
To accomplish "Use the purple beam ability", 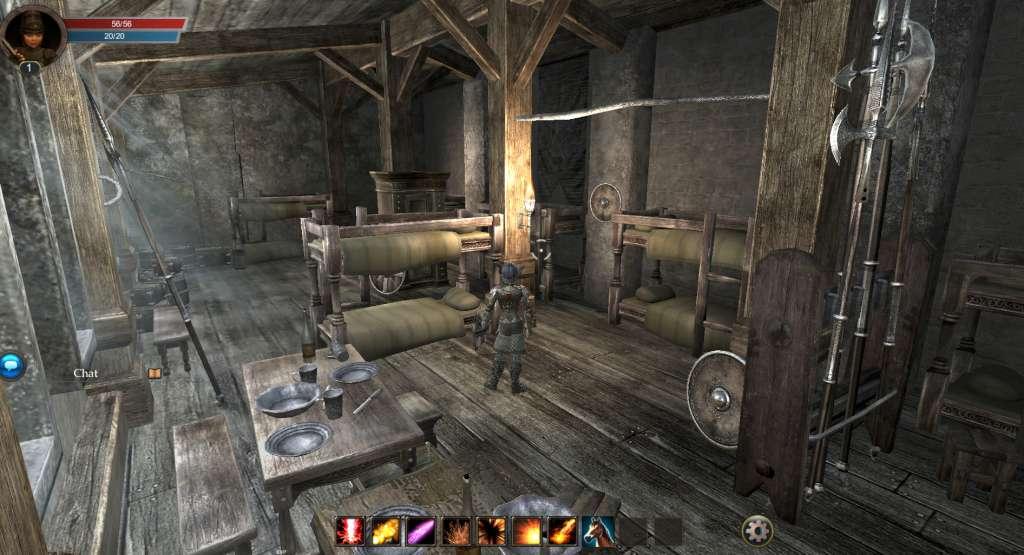I will [421, 530].
